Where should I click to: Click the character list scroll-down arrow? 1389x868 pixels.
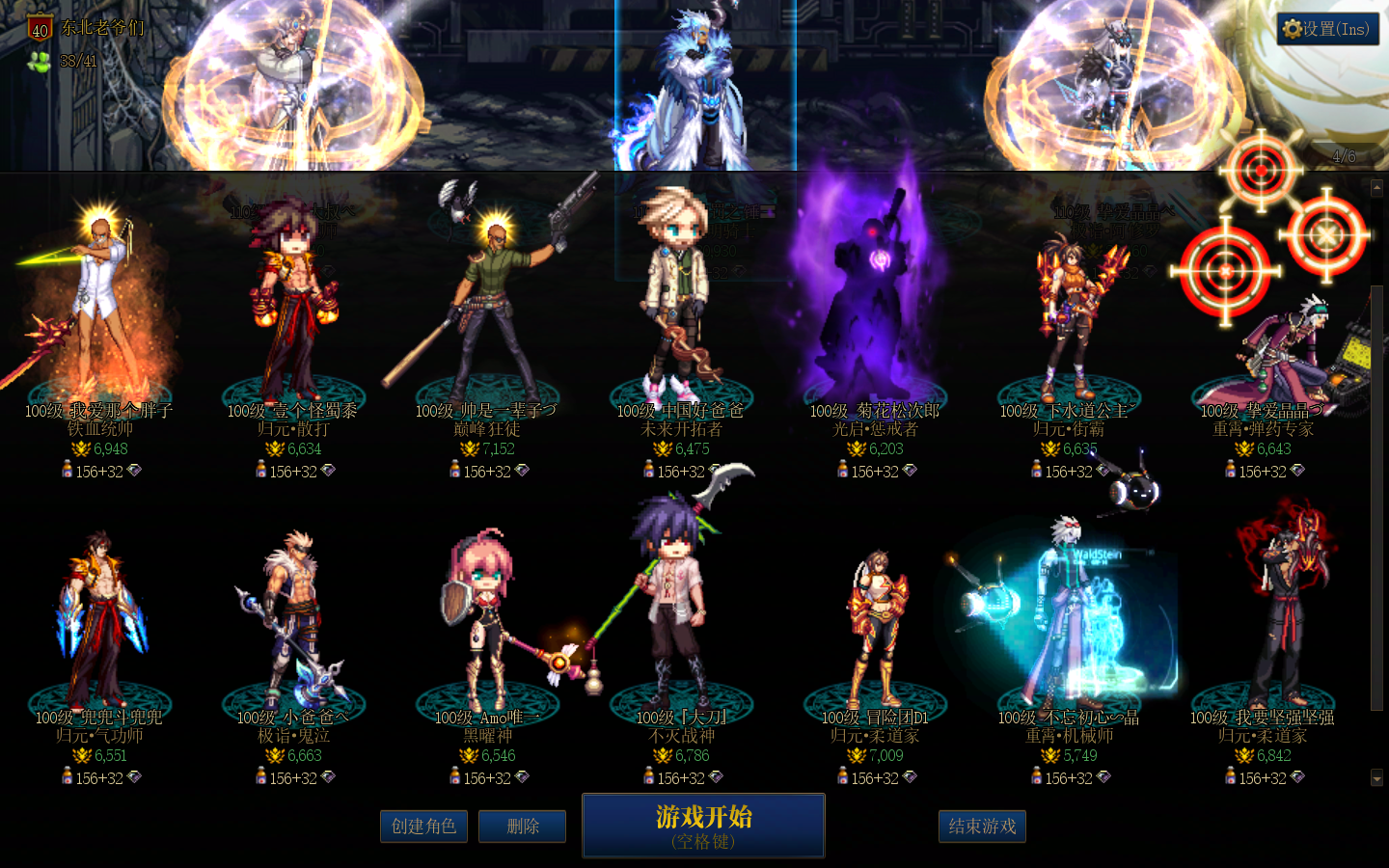click(1376, 778)
